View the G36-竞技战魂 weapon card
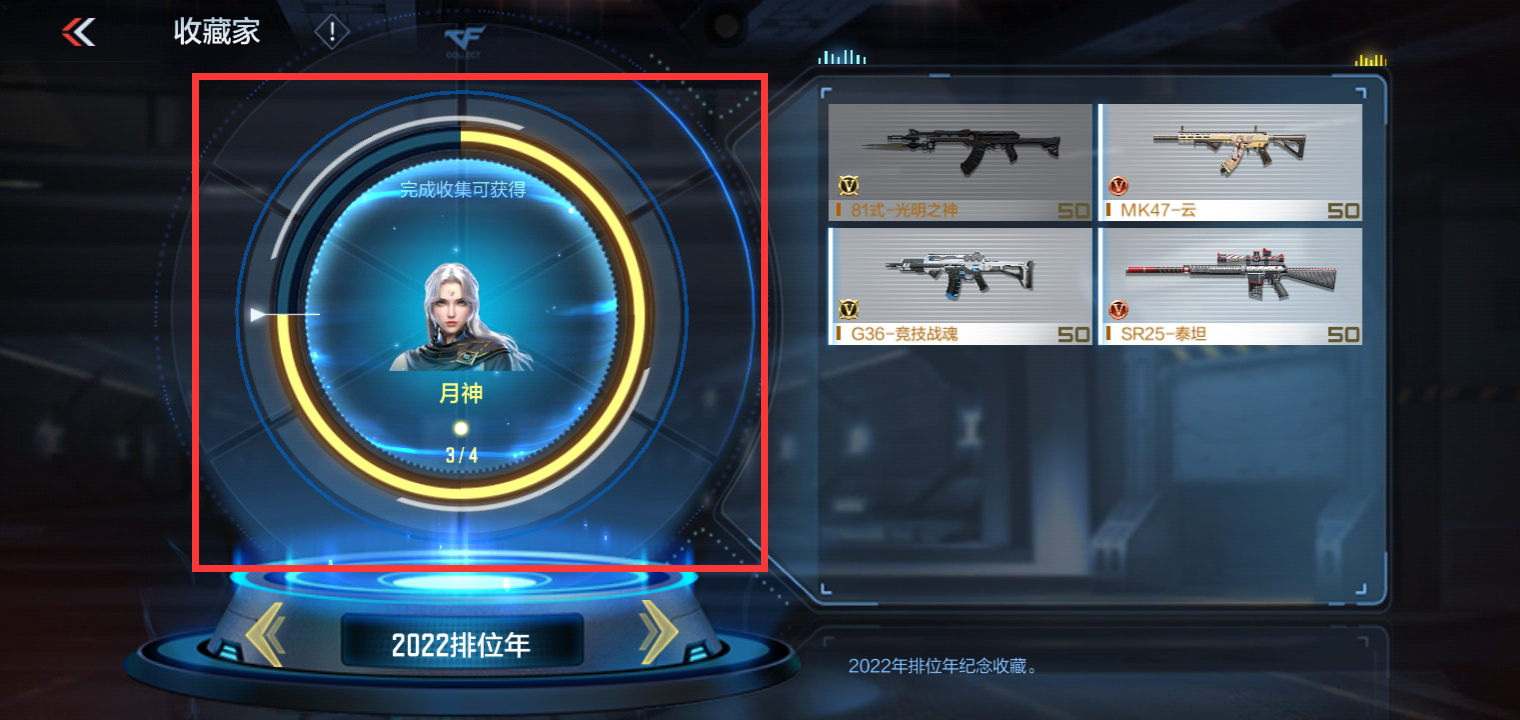This screenshot has width=1520, height=720. pos(960,286)
